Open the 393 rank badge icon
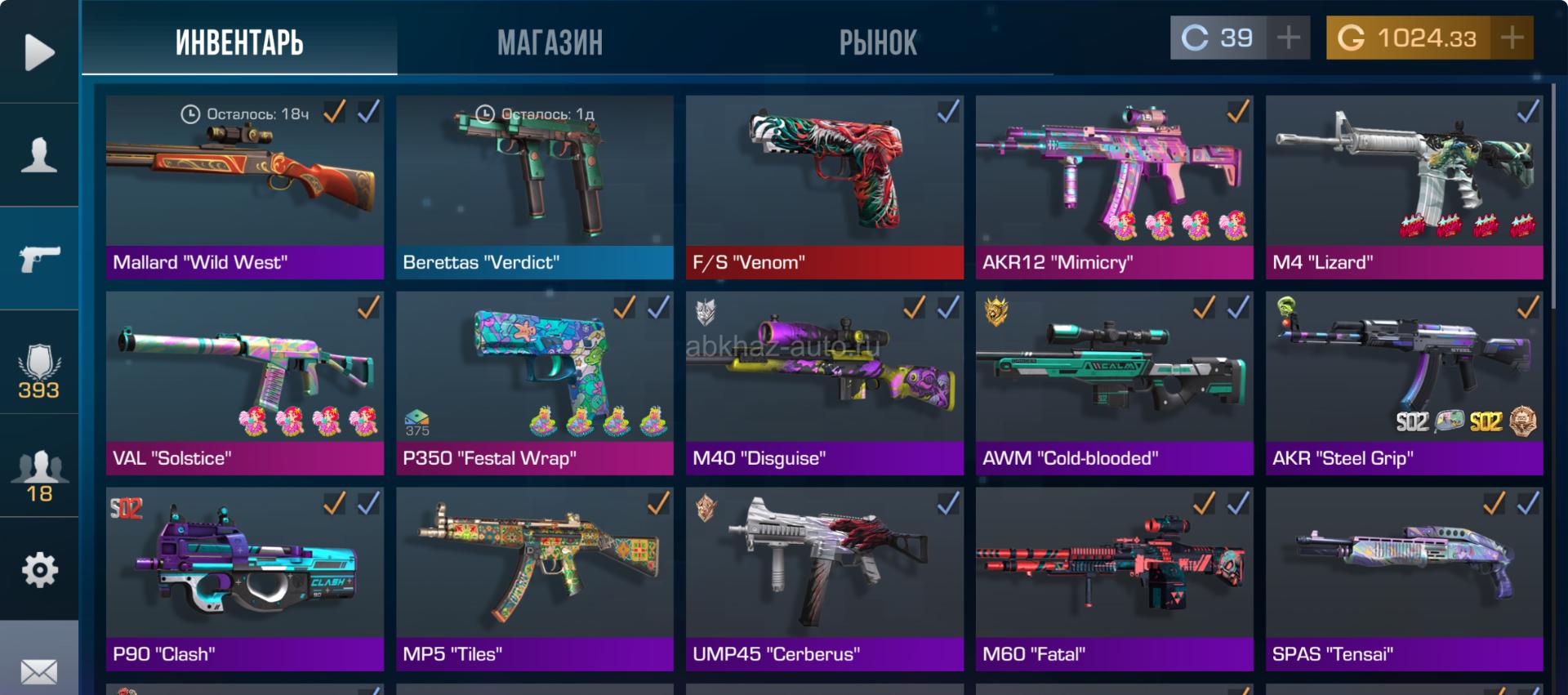Image resolution: width=1568 pixels, height=695 pixels. tap(38, 372)
